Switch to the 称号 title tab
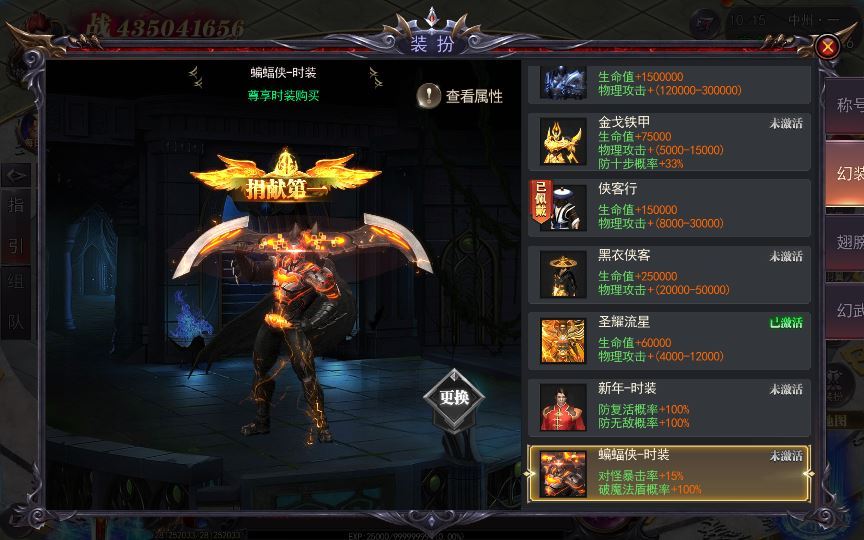Image resolution: width=864 pixels, height=540 pixels. pos(846,105)
